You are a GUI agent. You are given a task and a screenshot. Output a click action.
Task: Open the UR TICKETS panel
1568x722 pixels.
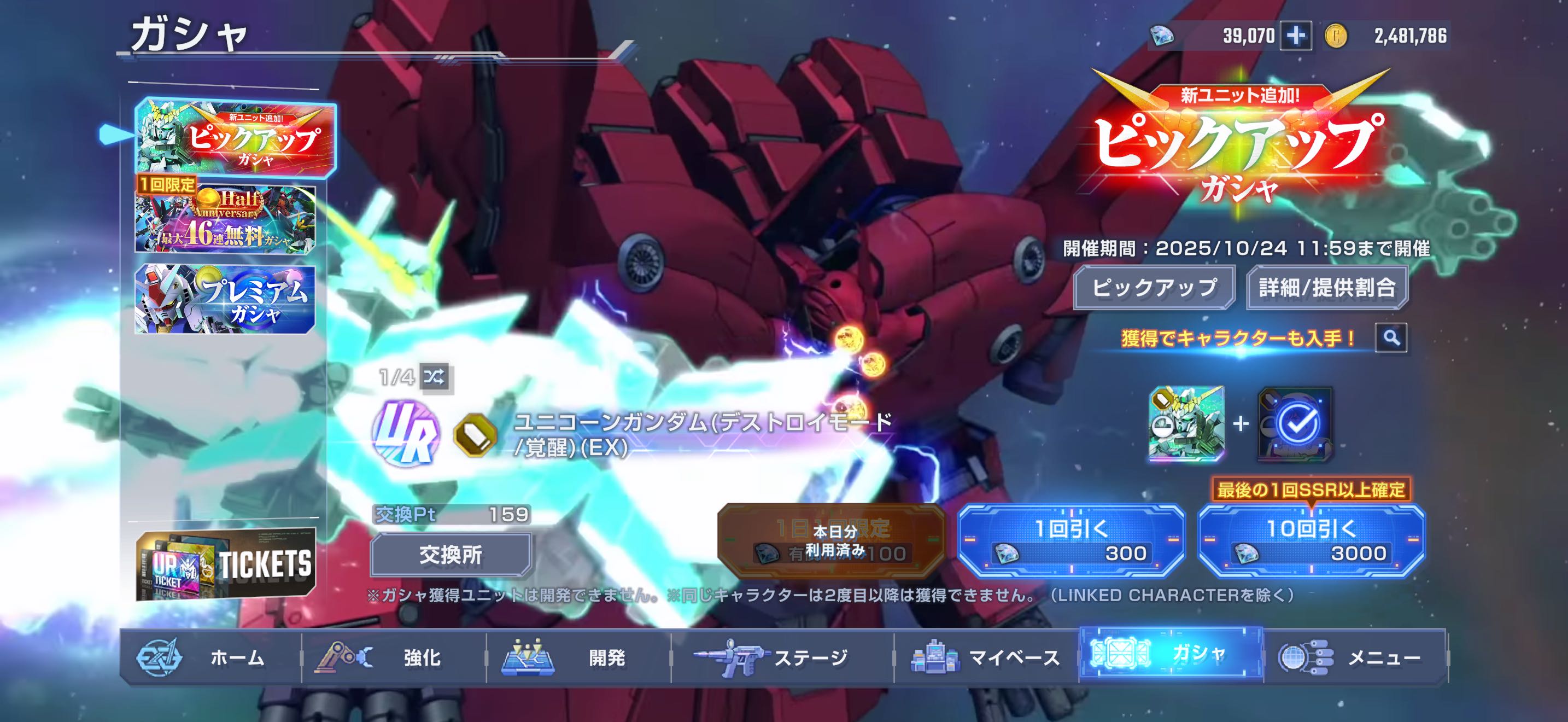coord(226,564)
